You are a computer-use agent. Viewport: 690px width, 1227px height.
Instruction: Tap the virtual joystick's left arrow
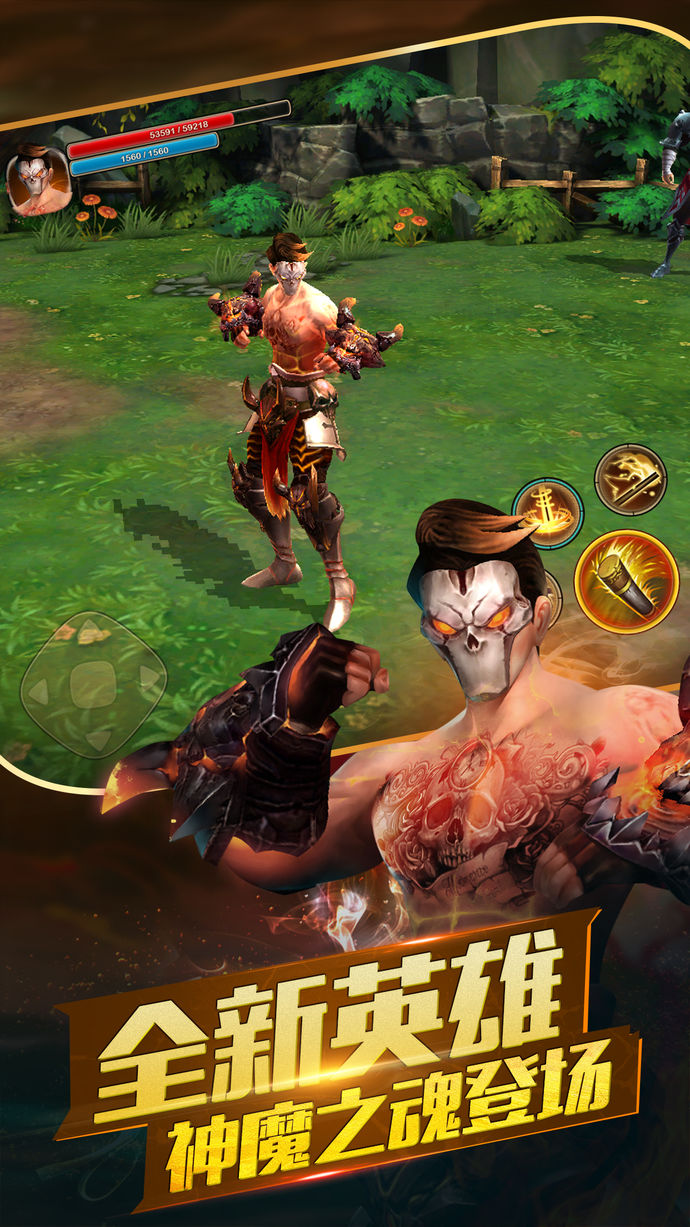point(38,690)
